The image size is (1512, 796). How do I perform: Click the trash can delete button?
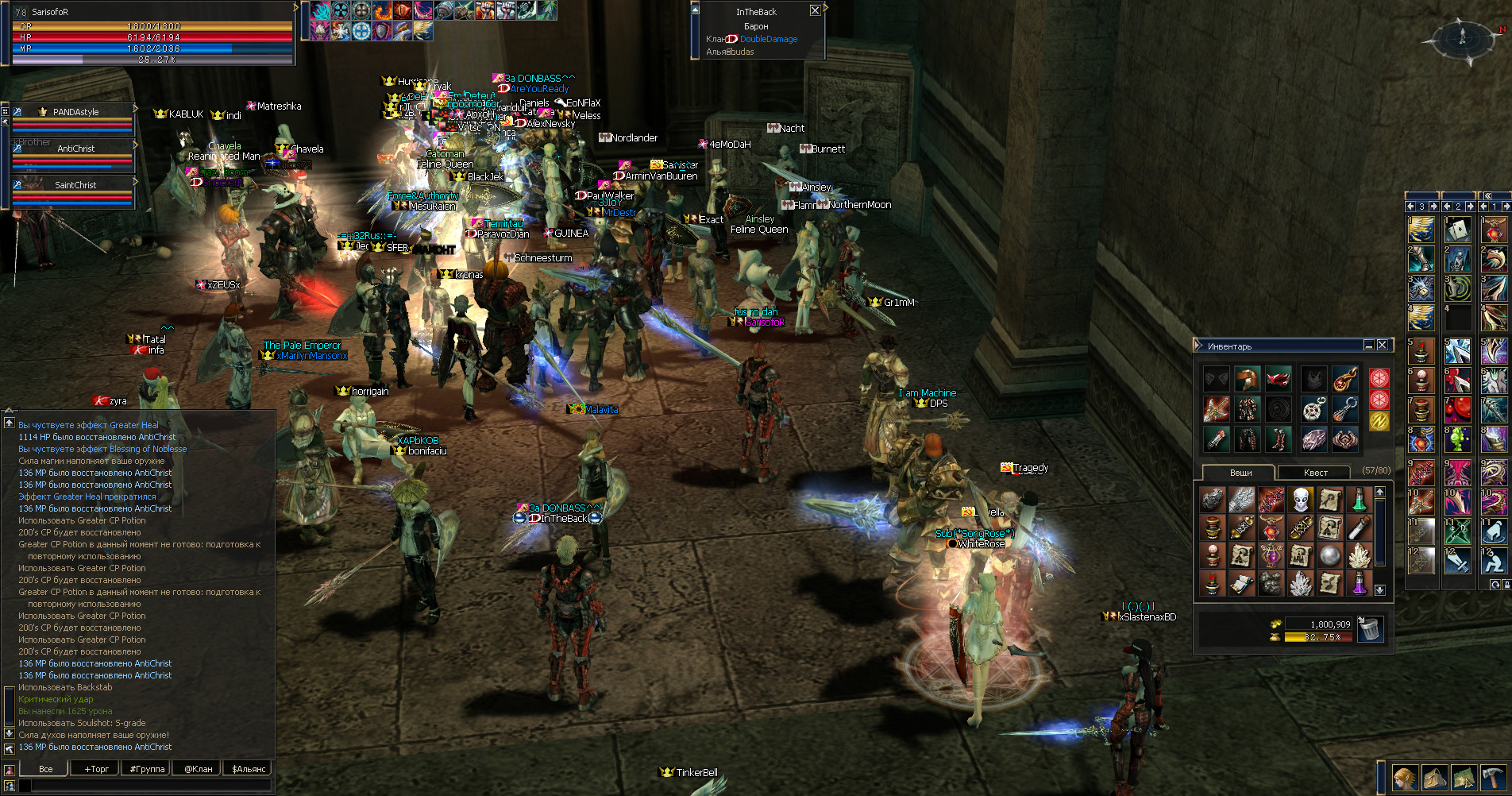pyautogui.click(x=1370, y=629)
